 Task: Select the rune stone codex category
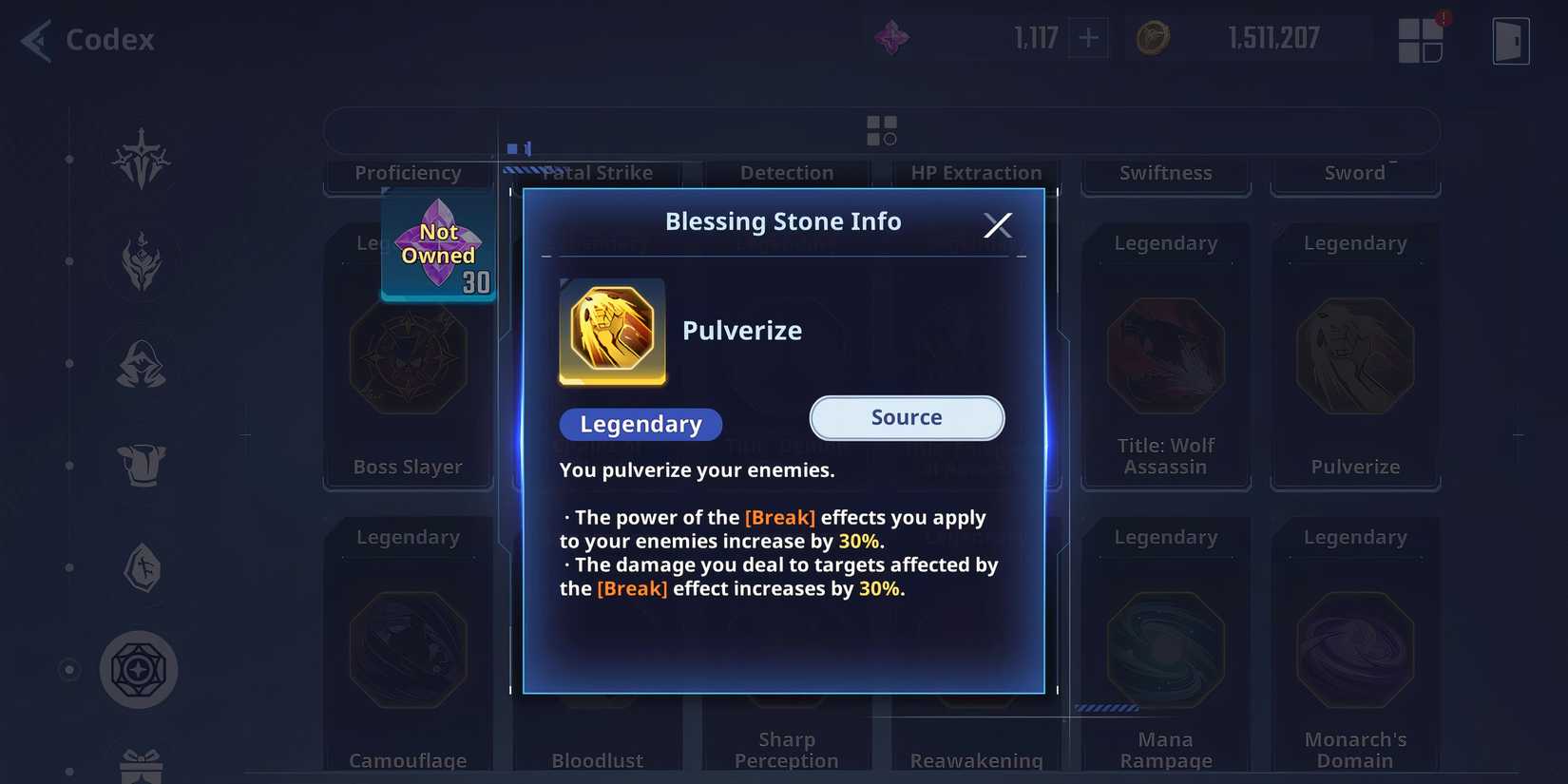[140, 567]
